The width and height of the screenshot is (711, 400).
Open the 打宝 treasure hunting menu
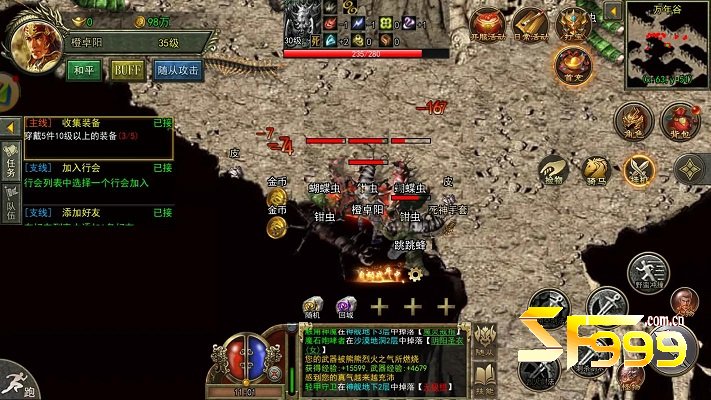tap(573, 24)
